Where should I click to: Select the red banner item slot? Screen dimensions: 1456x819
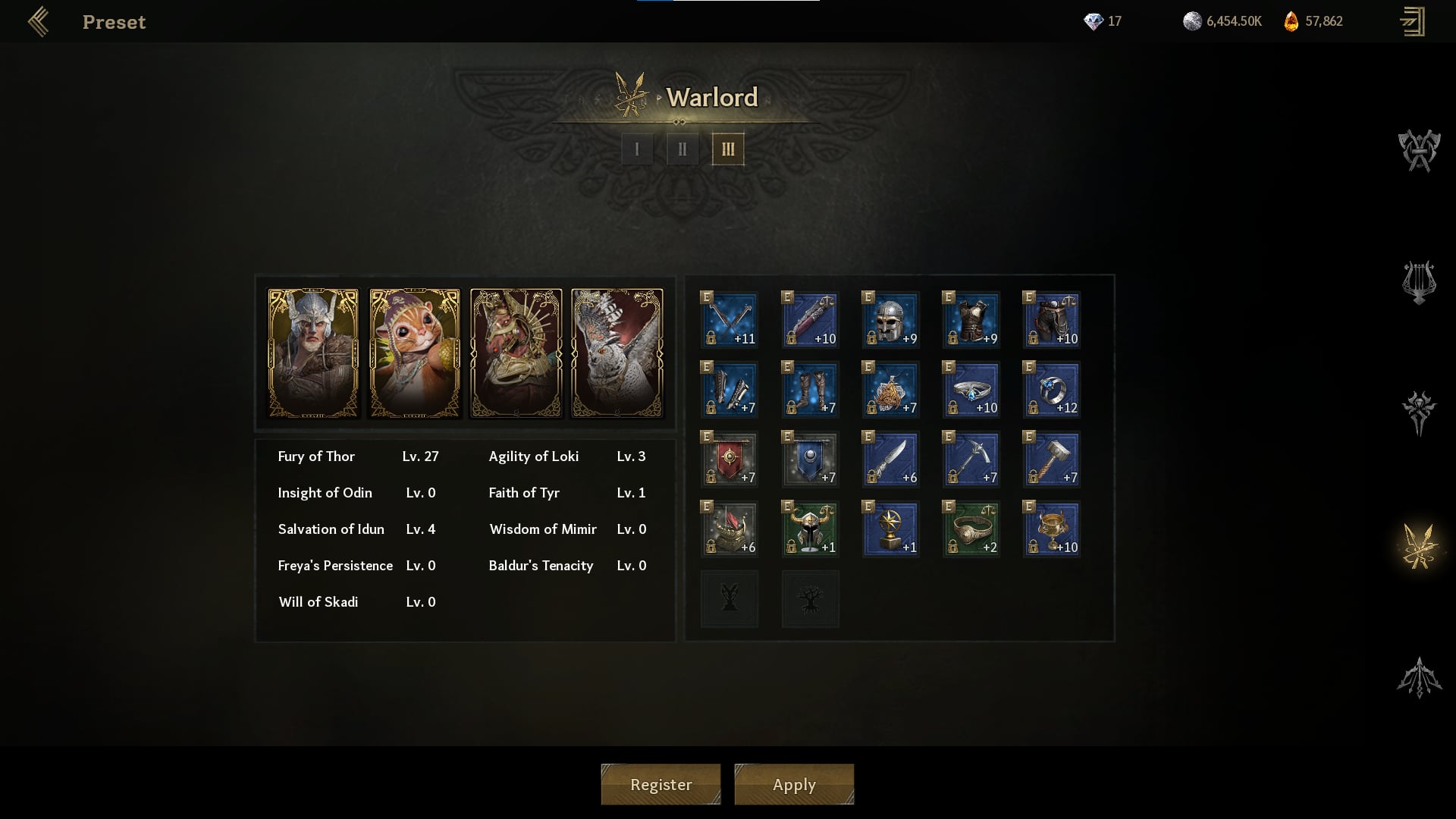[730, 460]
